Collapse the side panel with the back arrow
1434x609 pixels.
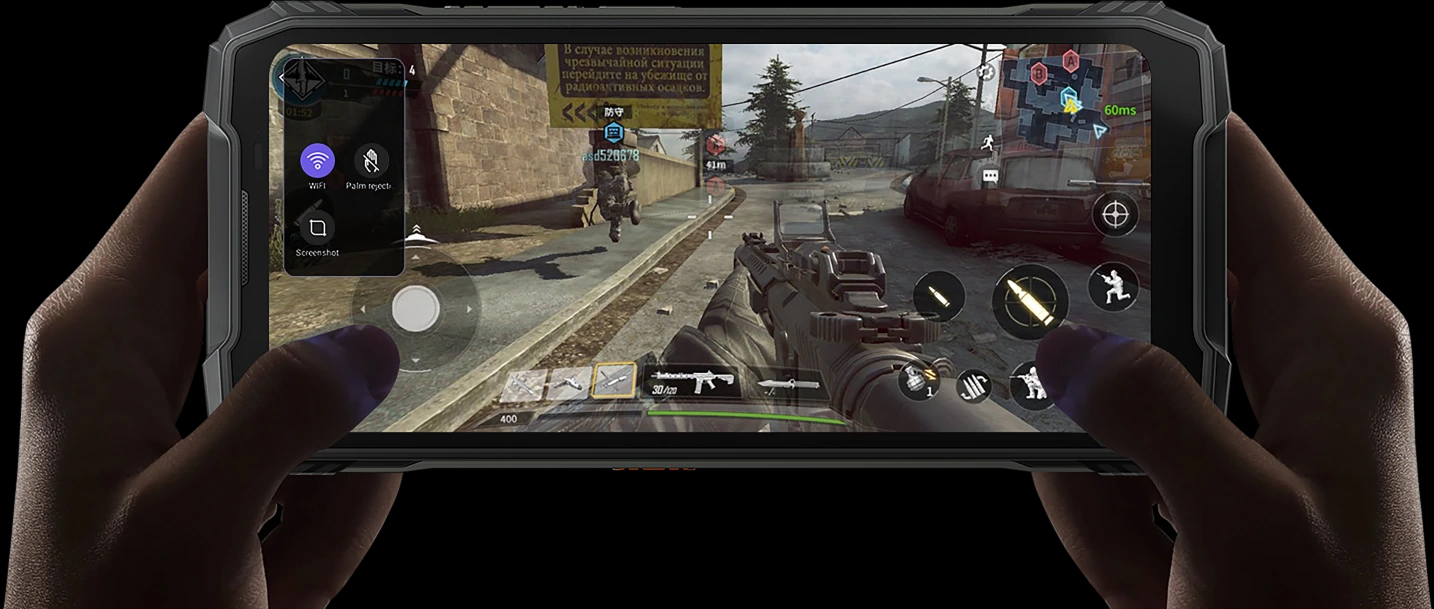point(283,76)
